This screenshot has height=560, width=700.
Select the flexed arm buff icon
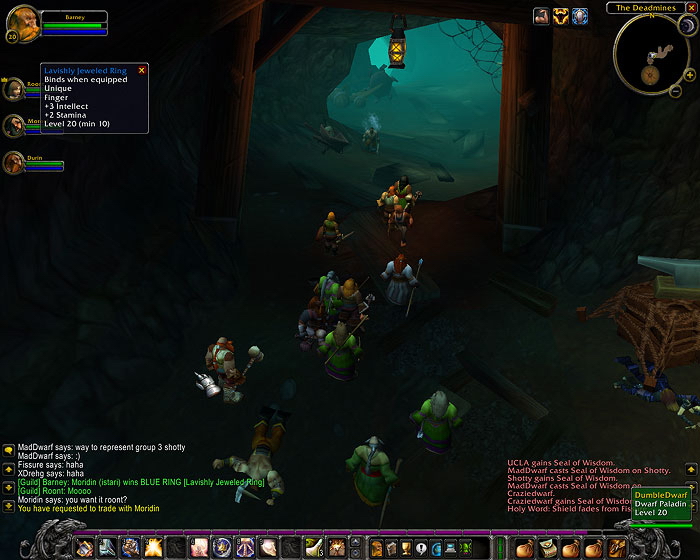541,16
